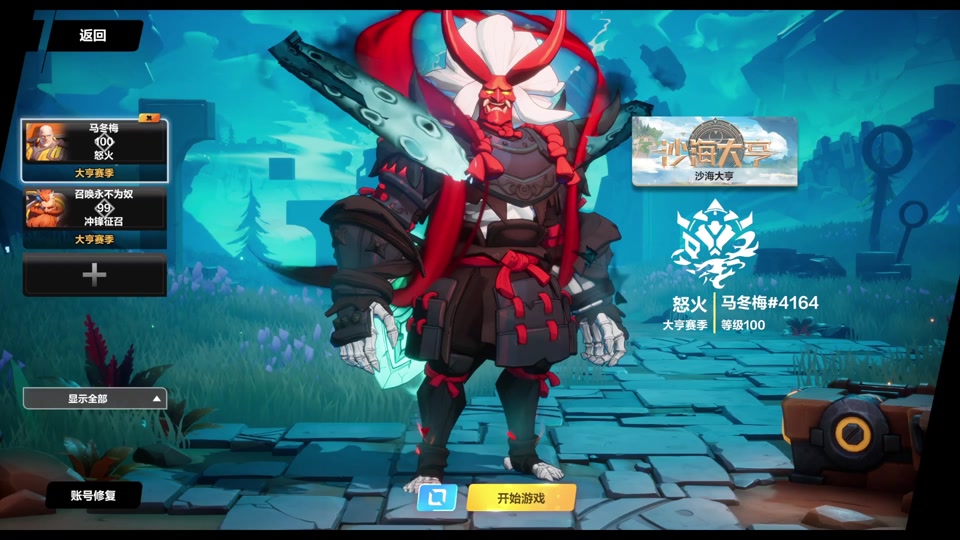Open the 显示全部 filter dropdown
The image size is (960, 540).
coord(95,399)
